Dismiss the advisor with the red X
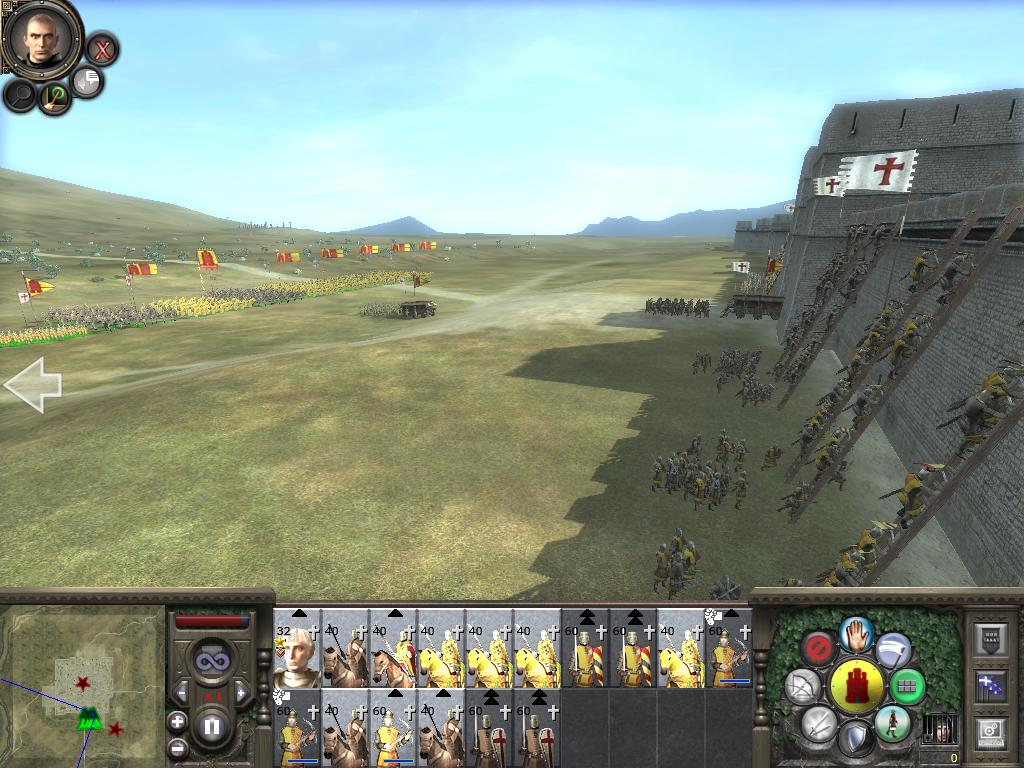The image size is (1024, 768). (x=101, y=48)
